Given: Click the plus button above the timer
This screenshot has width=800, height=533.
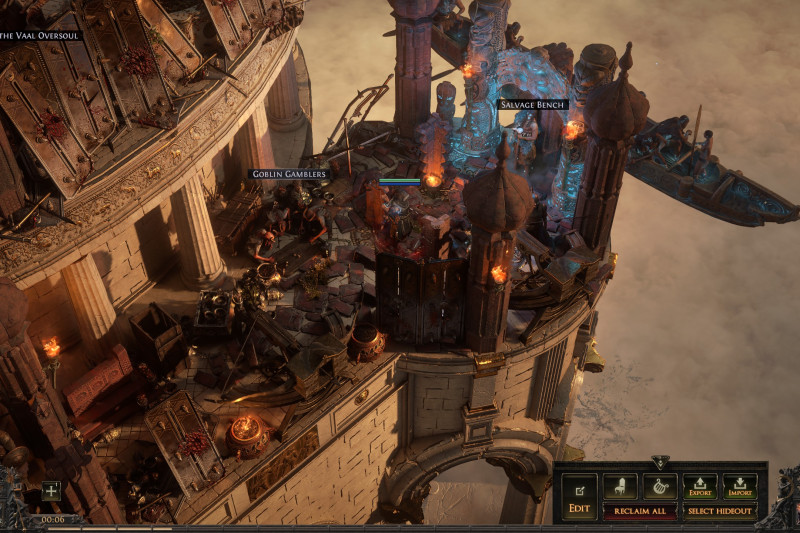Looking at the screenshot, I should pos(51,491).
